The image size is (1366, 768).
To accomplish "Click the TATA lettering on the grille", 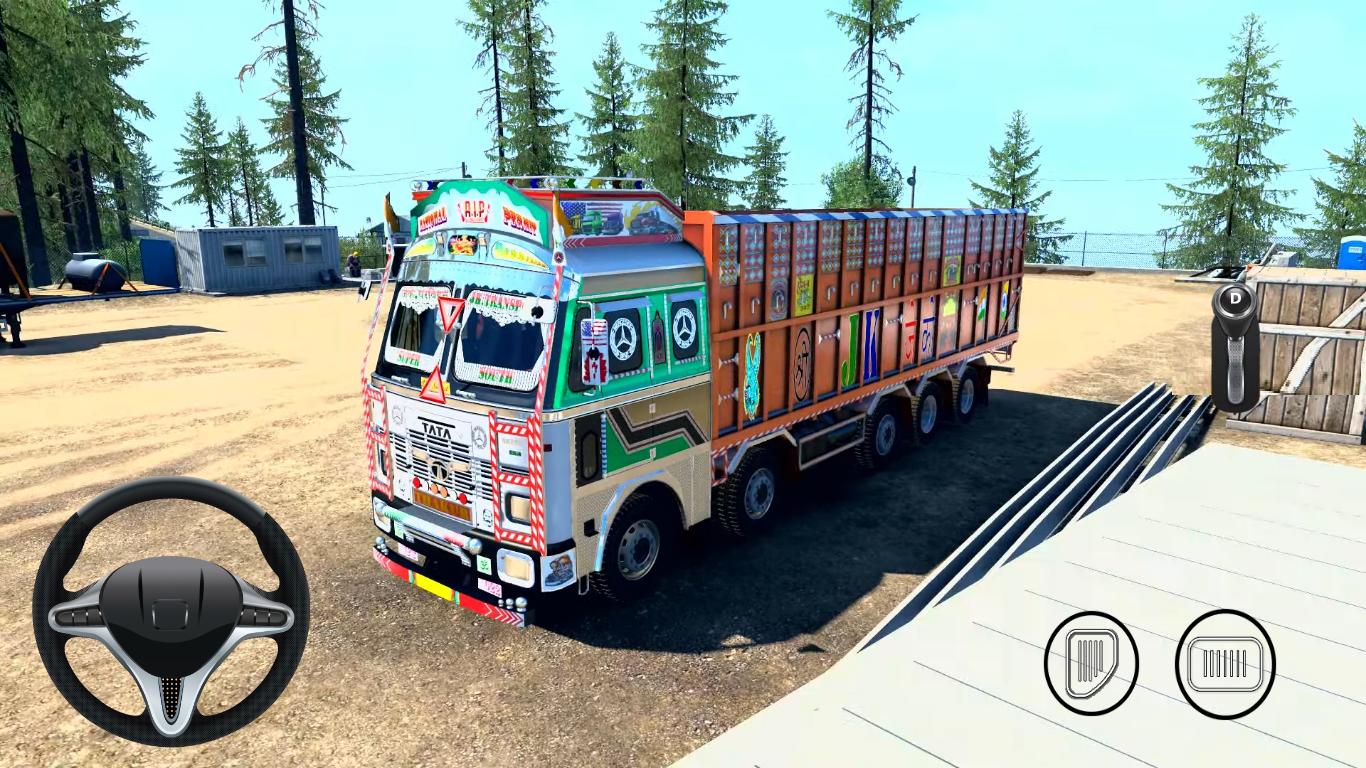I will pyautogui.click(x=436, y=432).
